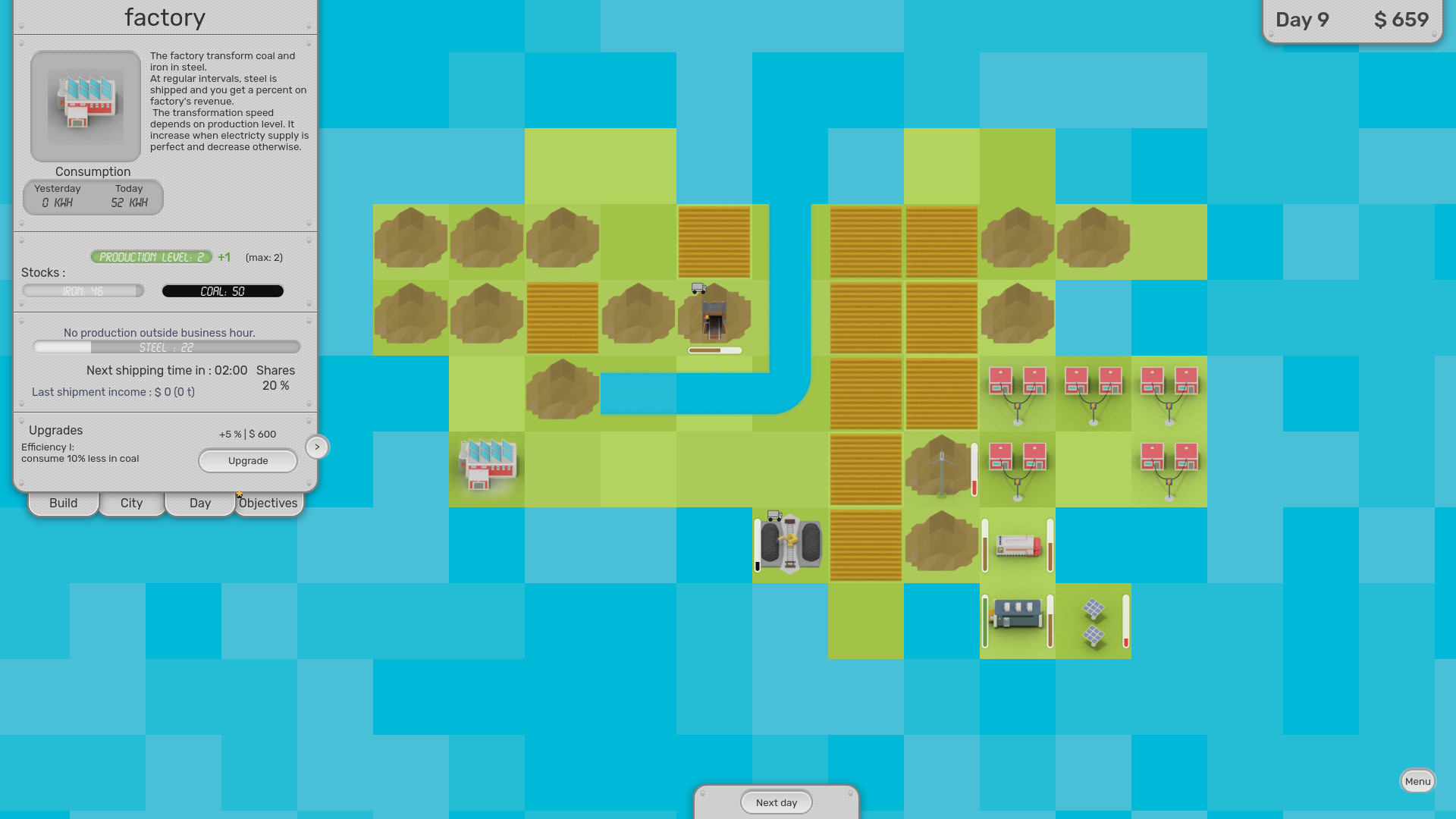1456x819 pixels.
Task: Open the game Menu
Action: point(1417,780)
